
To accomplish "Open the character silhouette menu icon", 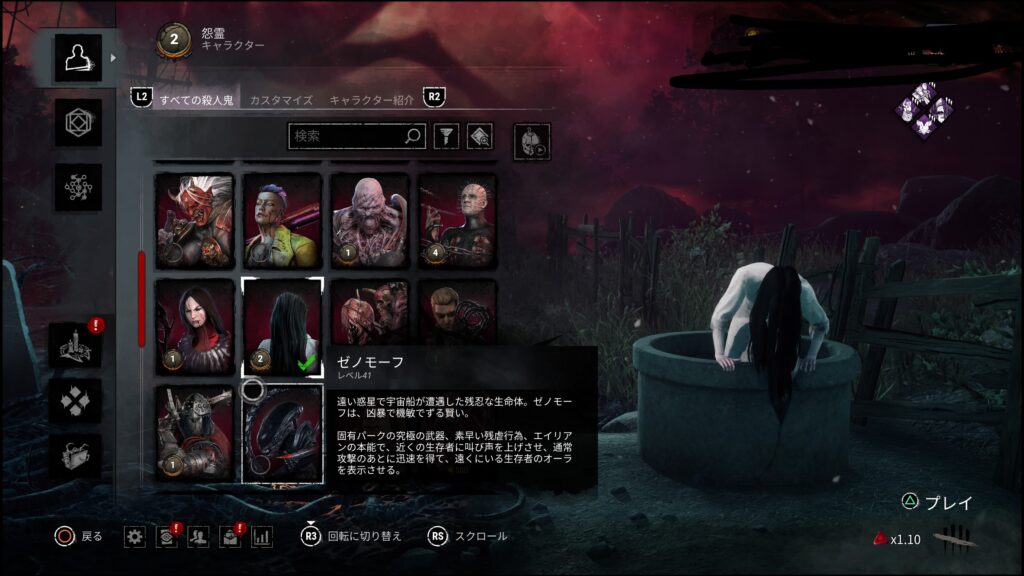I will (x=77, y=58).
